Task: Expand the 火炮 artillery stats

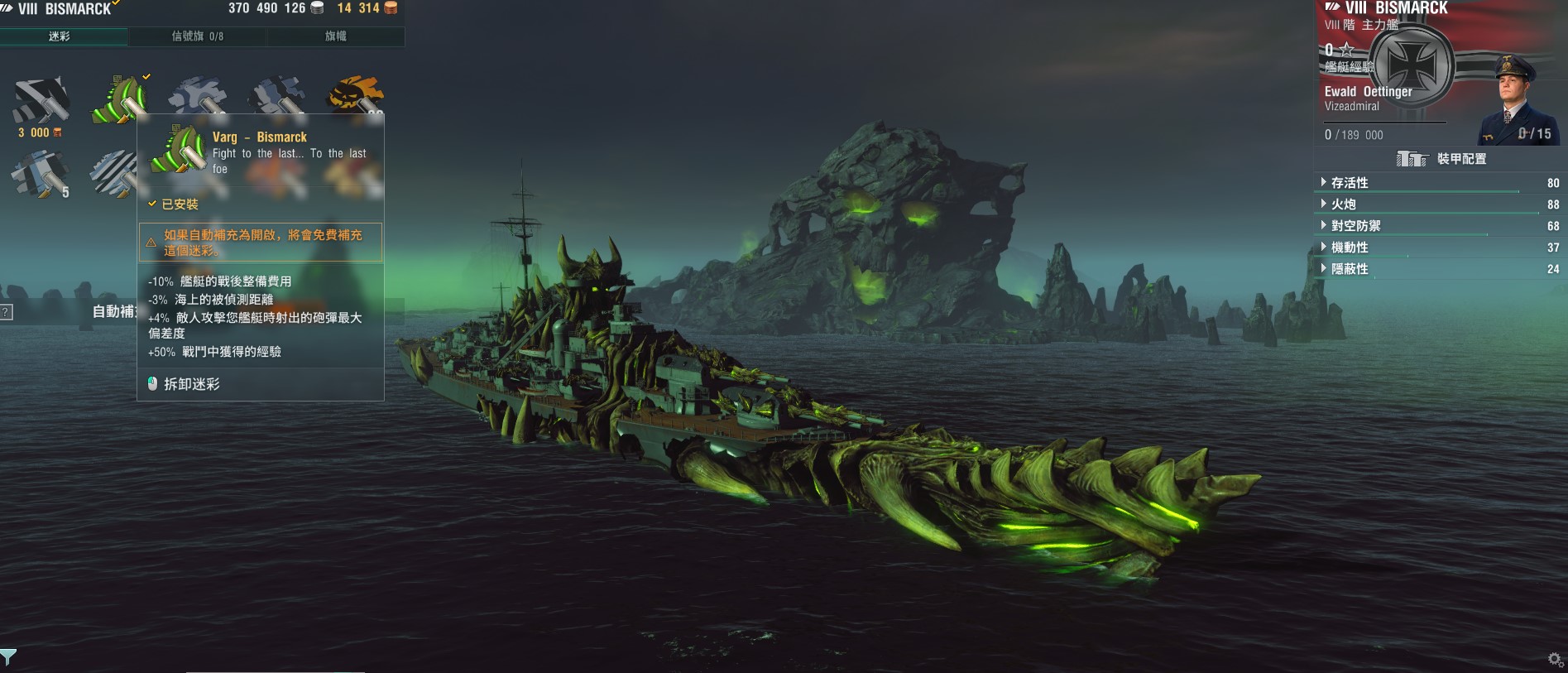Action: pos(1344,204)
